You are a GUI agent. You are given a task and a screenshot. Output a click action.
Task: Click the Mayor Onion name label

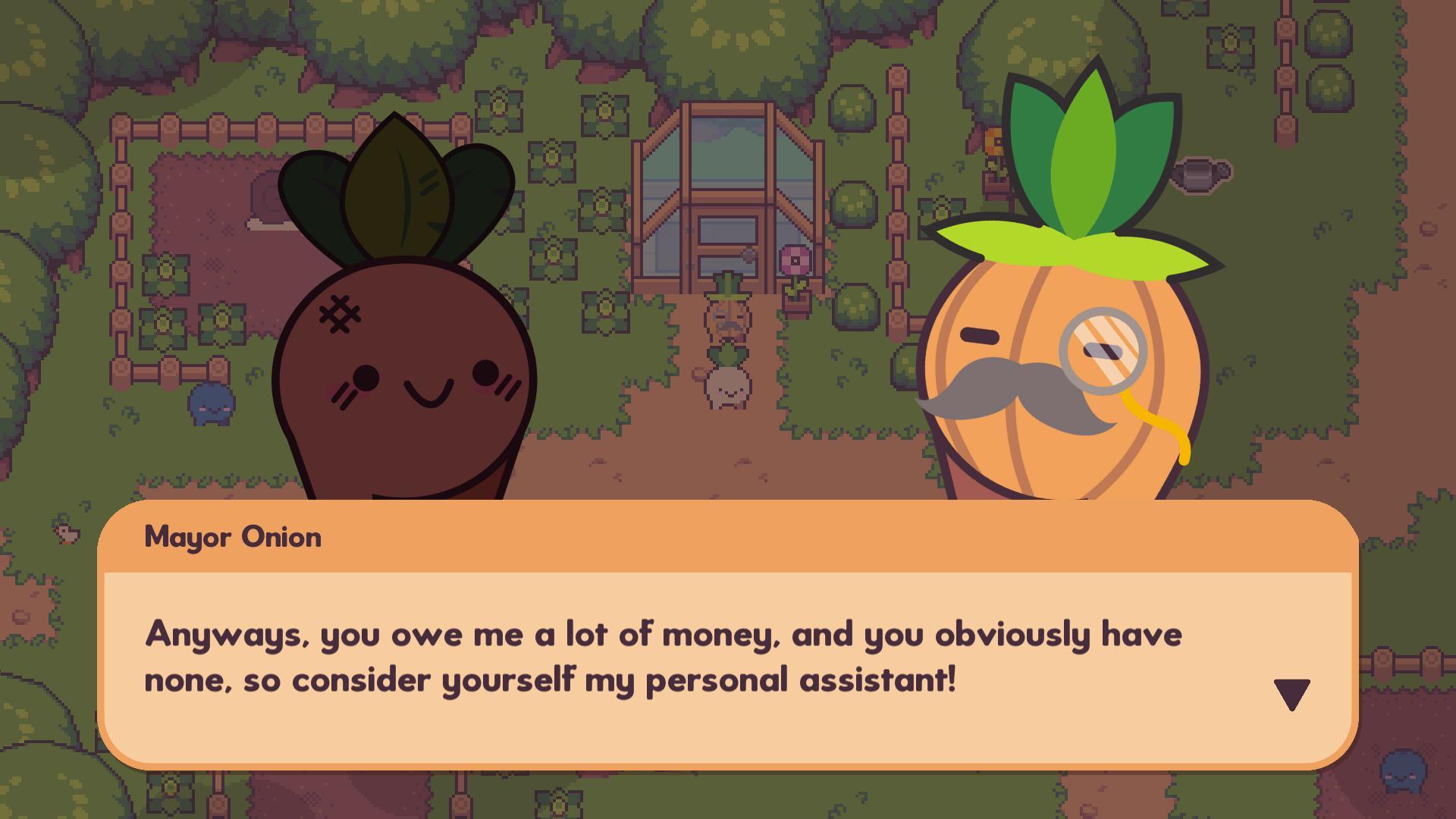point(233,537)
